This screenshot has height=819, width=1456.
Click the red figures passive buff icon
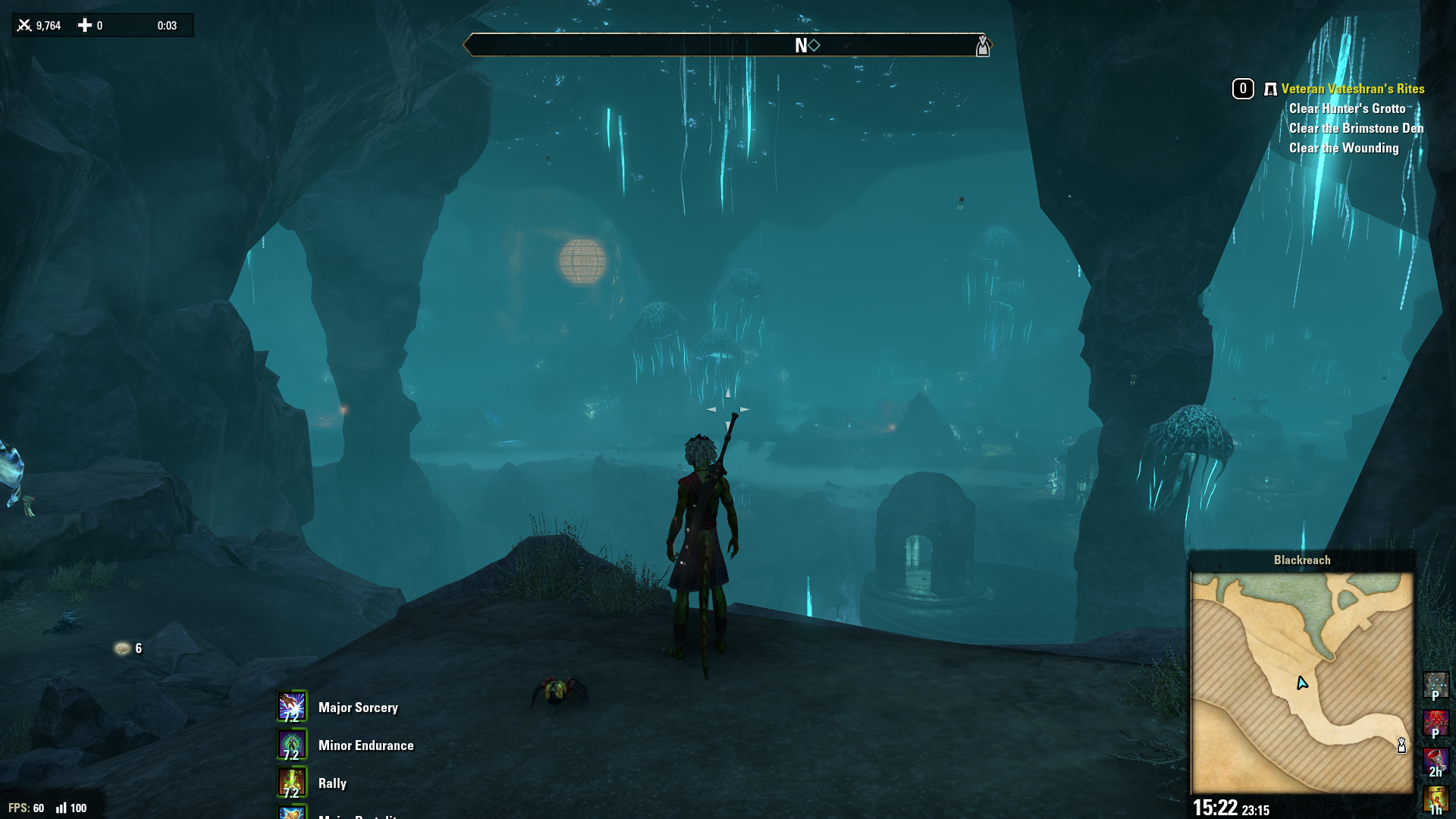1436,723
